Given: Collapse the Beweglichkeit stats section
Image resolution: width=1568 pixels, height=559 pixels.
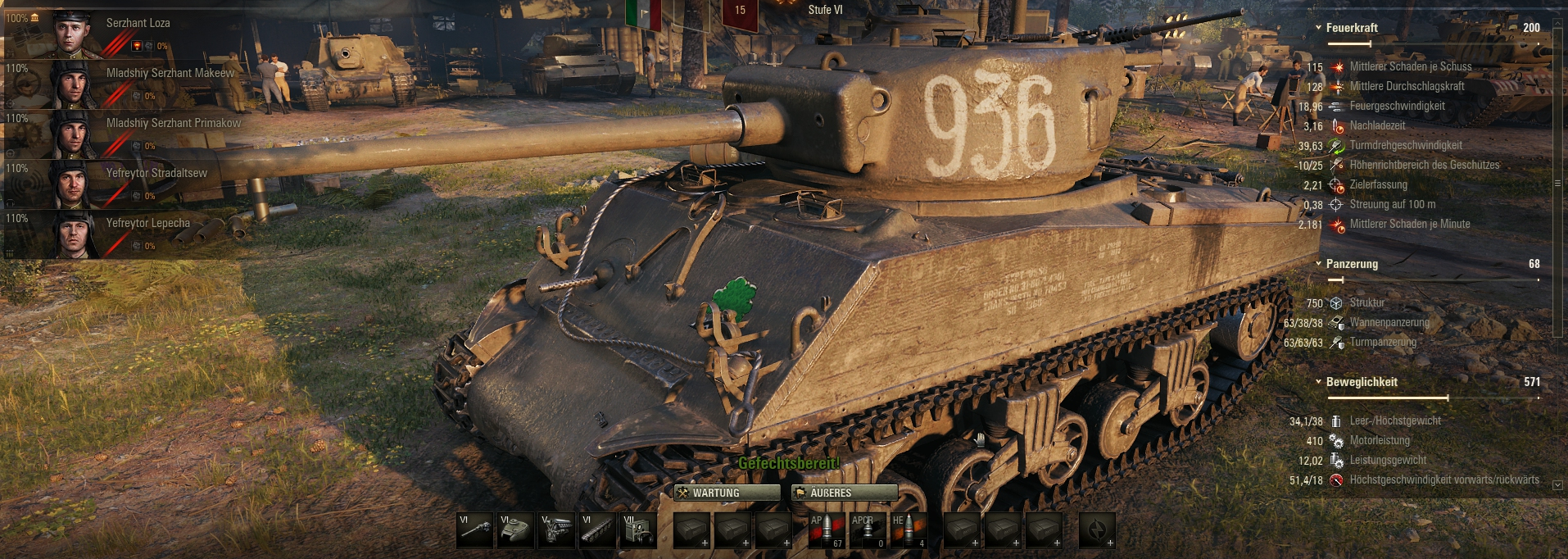Looking at the screenshot, I should [1318, 382].
